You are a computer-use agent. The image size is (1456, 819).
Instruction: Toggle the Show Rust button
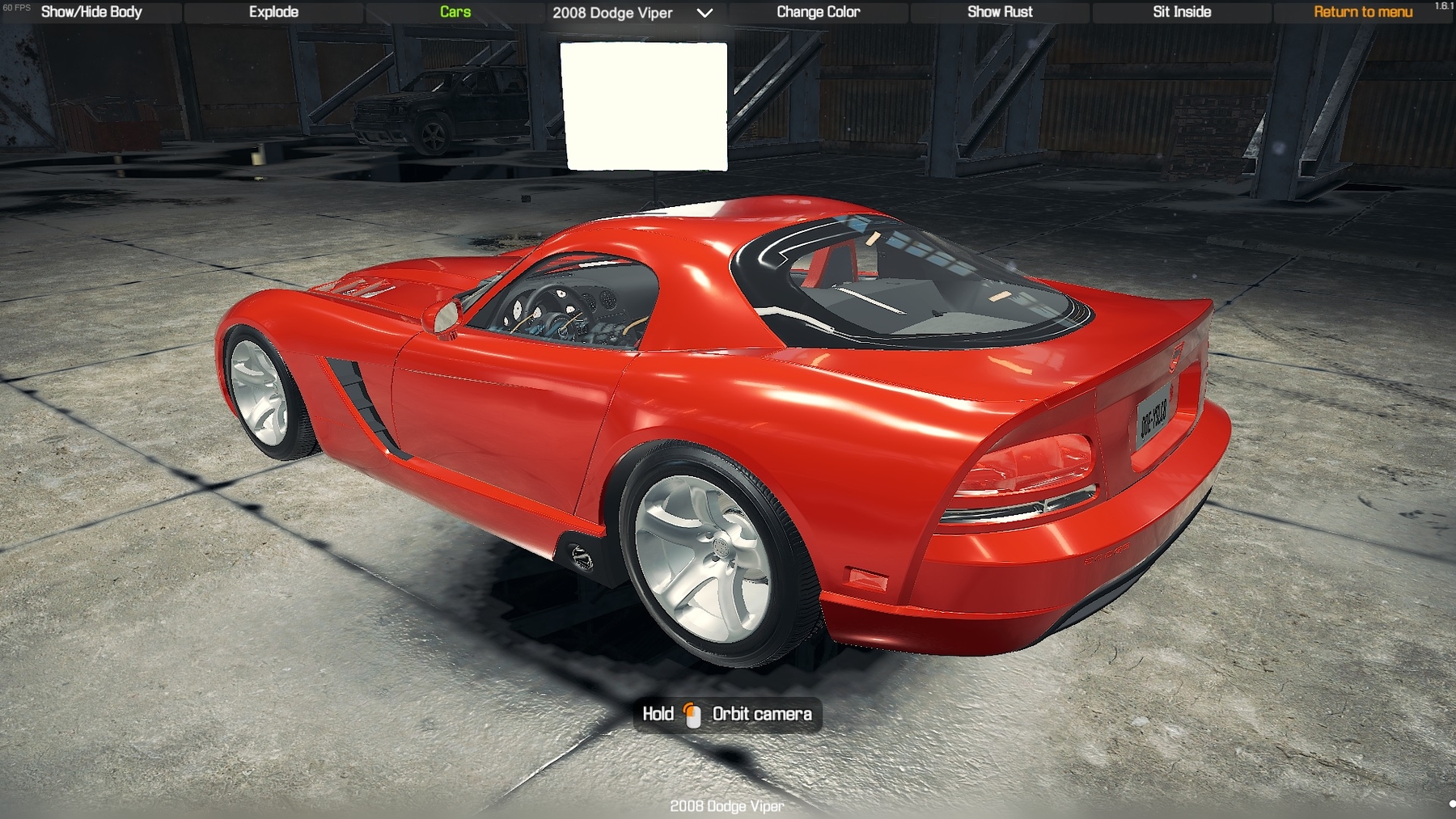point(1000,12)
